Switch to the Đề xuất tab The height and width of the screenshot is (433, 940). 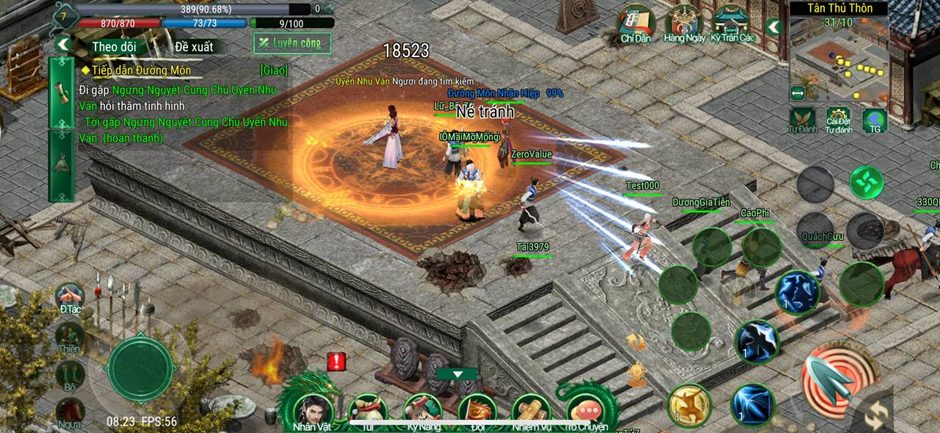coord(195,46)
